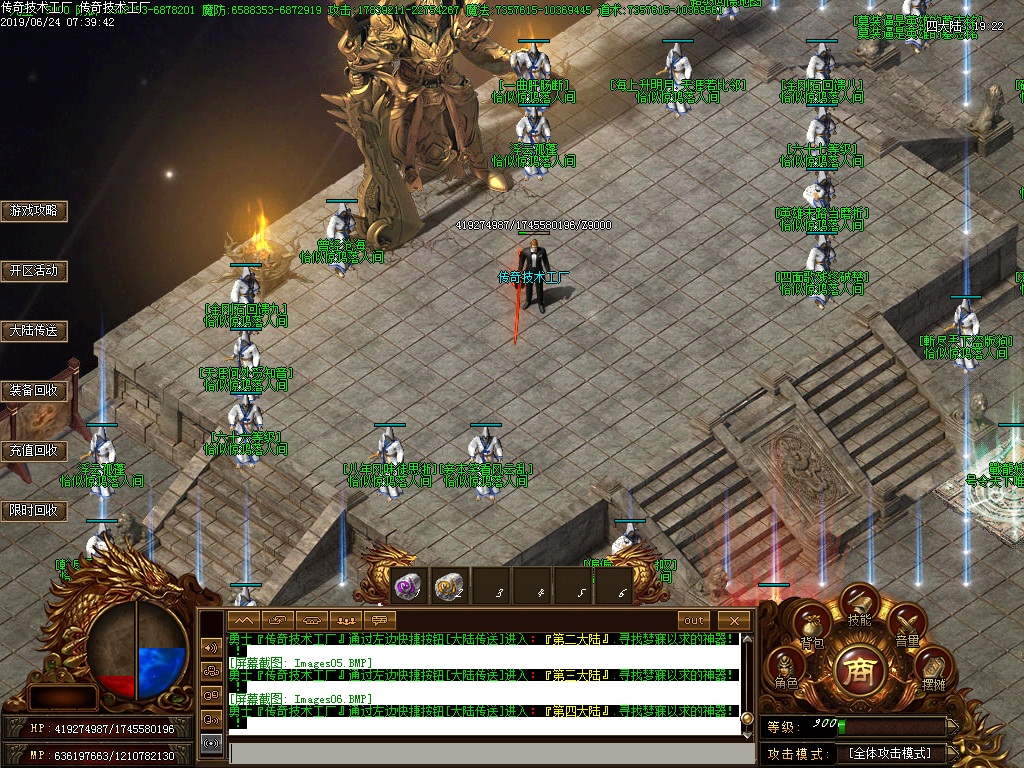Open the 限时回收 timed recycling menu
The image size is (1024, 768).
pos(34,511)
